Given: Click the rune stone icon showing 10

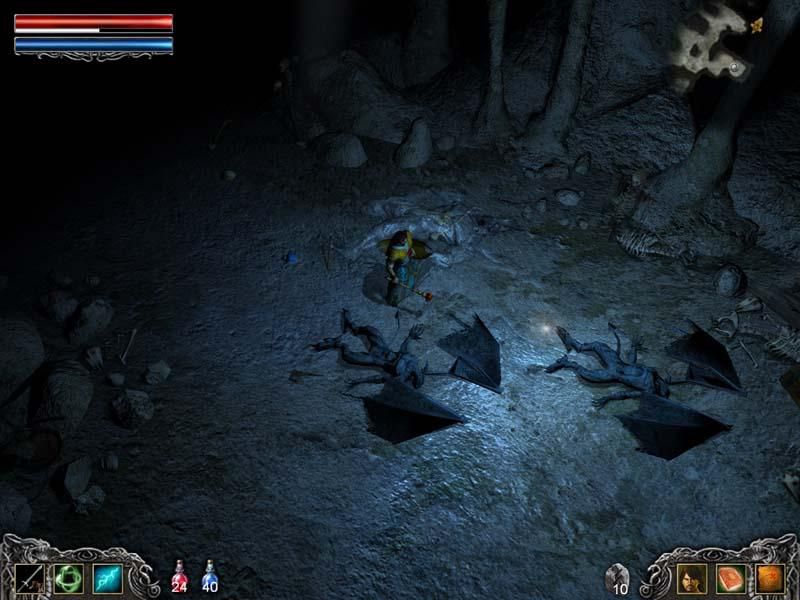Looking at the screenshot, I should click(618, 577).
